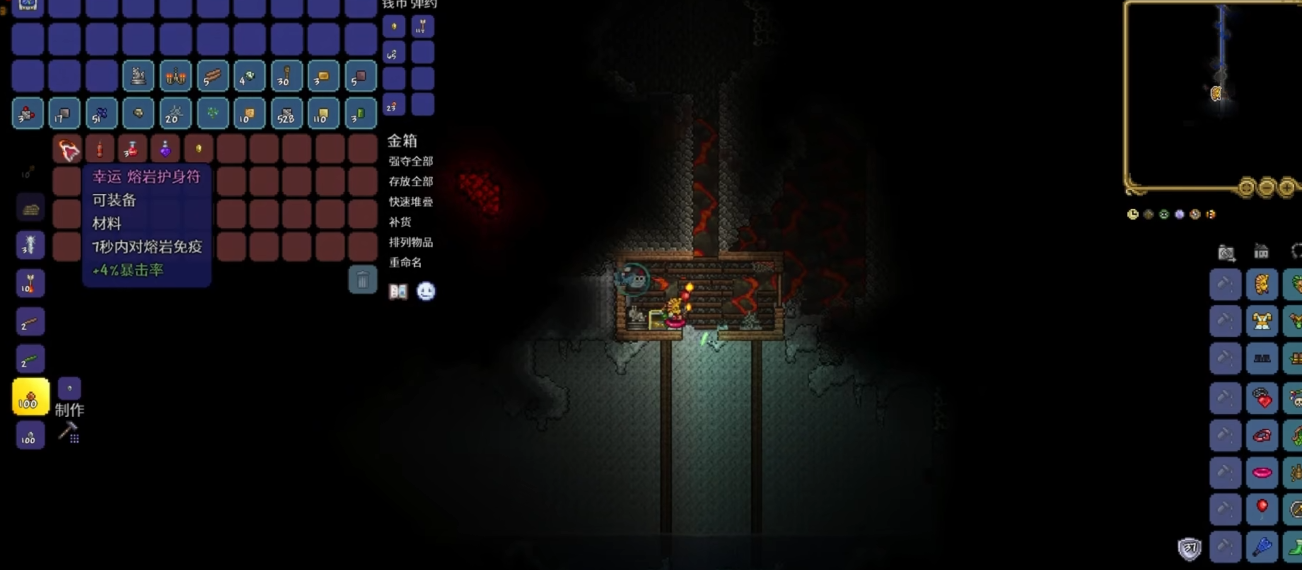Click the minimap
The height and width of the screenshot is (570, 1302).
click(x=1213, y=95)
